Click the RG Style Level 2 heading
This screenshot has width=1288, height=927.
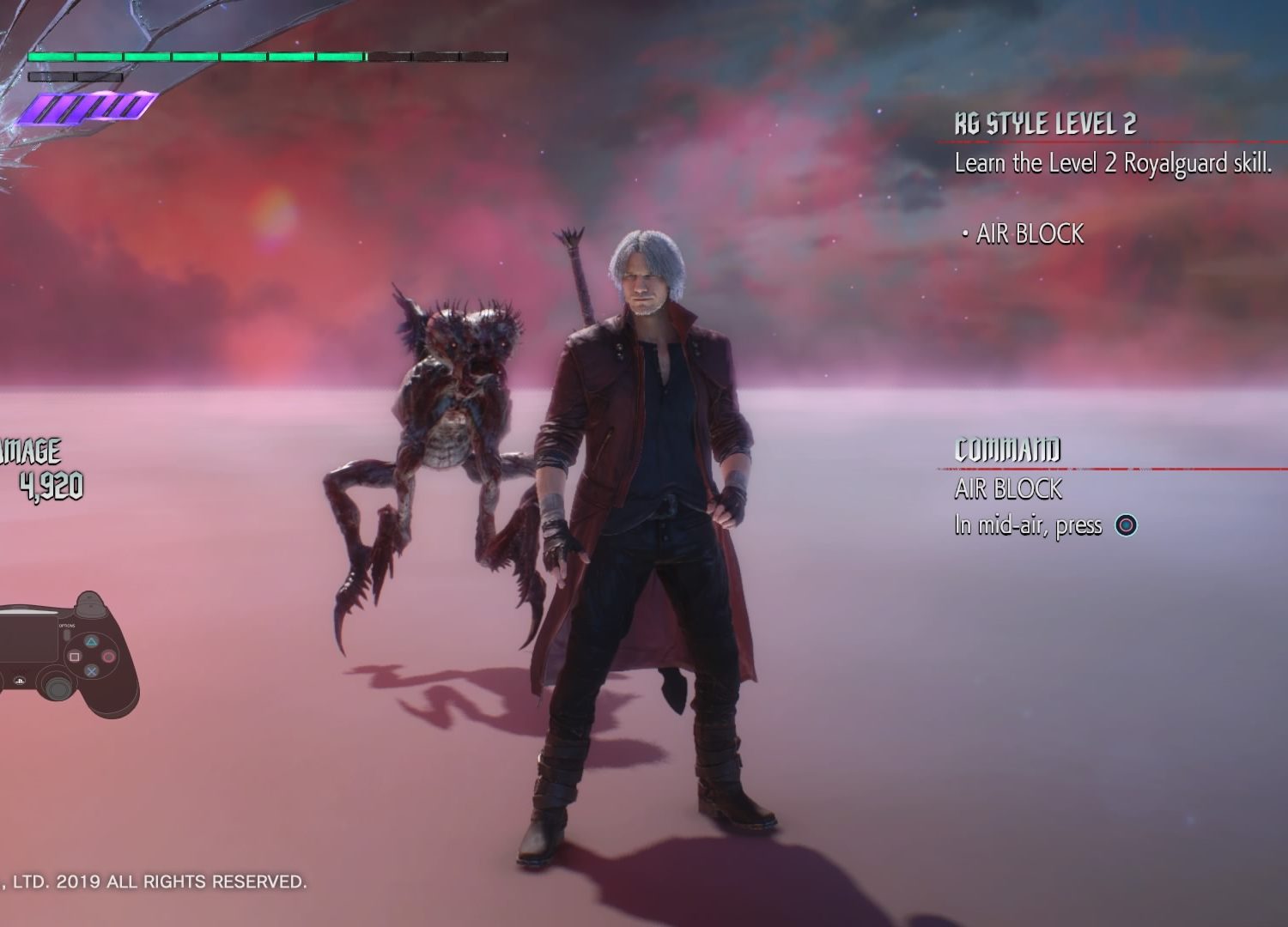[1045, 124]
